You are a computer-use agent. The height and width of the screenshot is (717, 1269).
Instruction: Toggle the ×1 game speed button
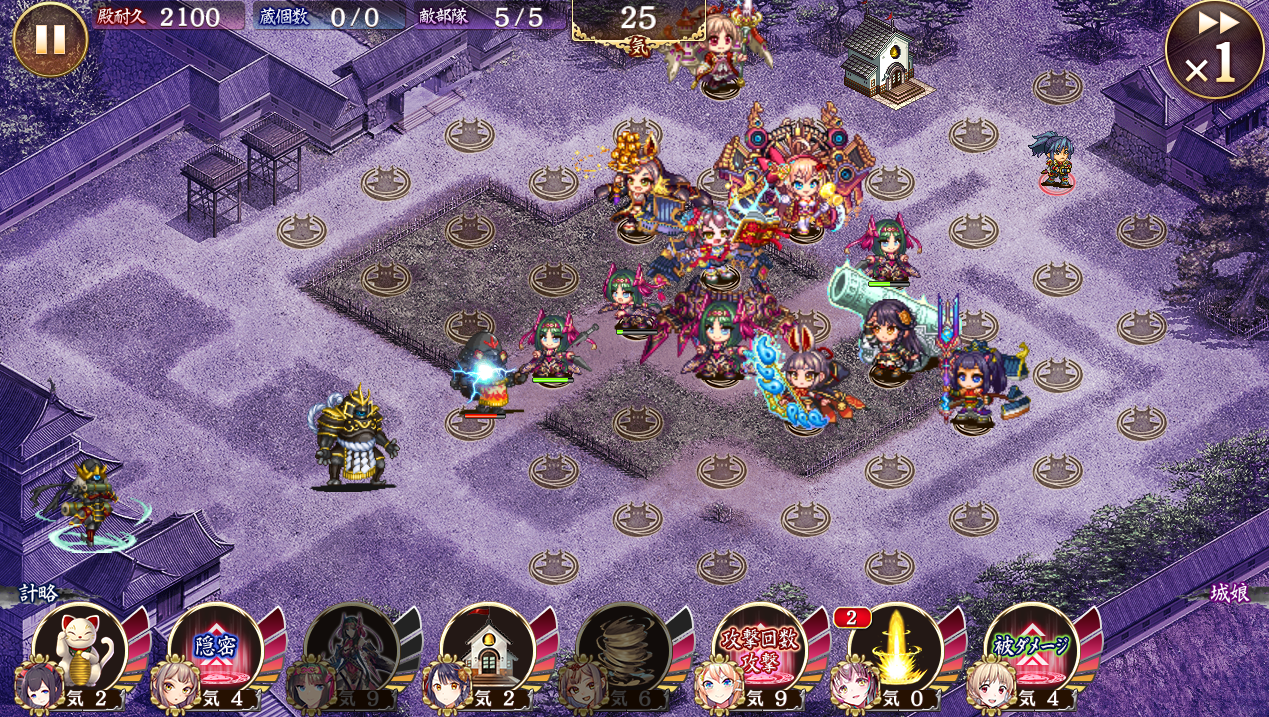coord(1214,50)
